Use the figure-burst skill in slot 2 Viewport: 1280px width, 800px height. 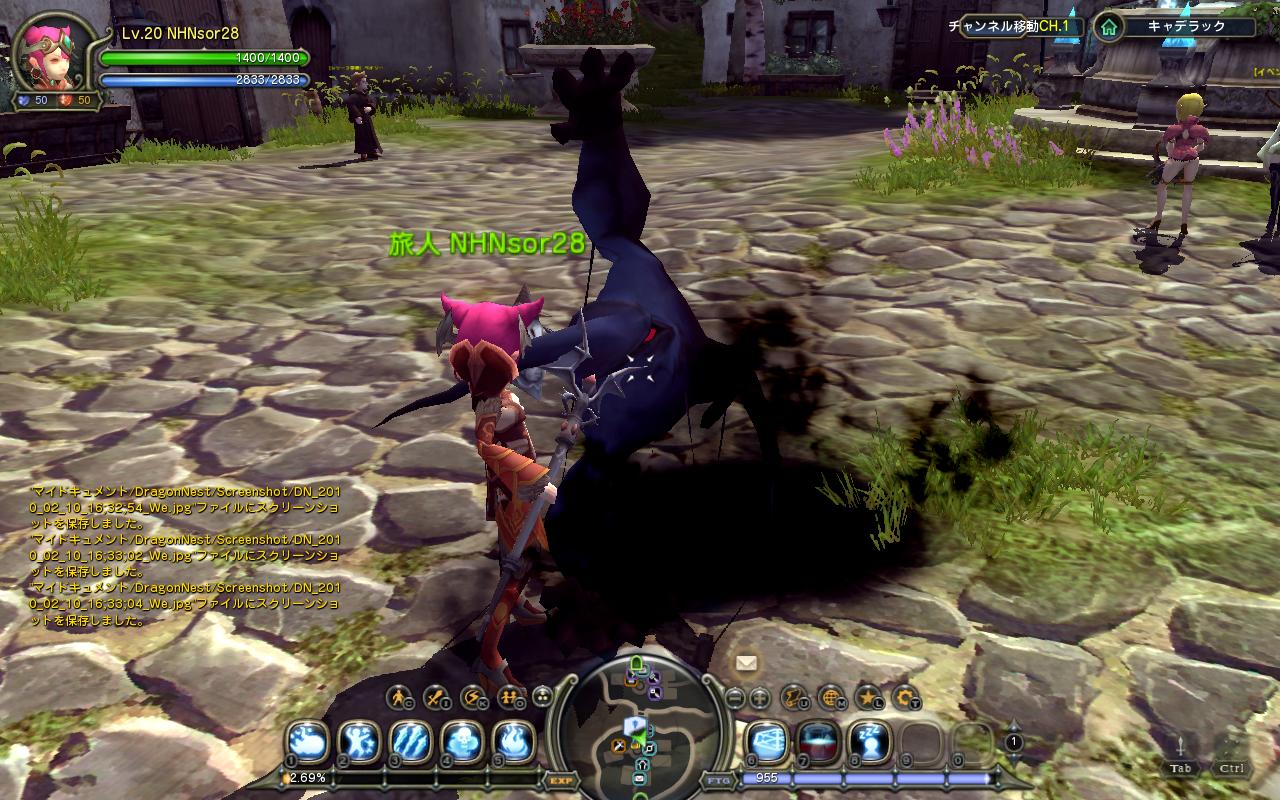(x=359, y=741)
